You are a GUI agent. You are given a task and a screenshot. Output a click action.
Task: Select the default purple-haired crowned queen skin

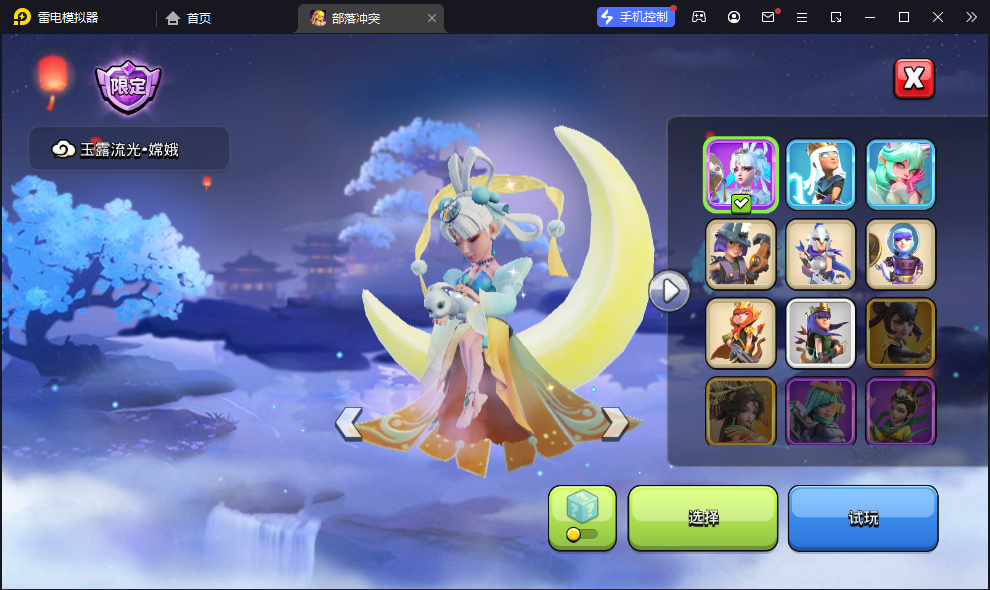[x=821, y=333]
